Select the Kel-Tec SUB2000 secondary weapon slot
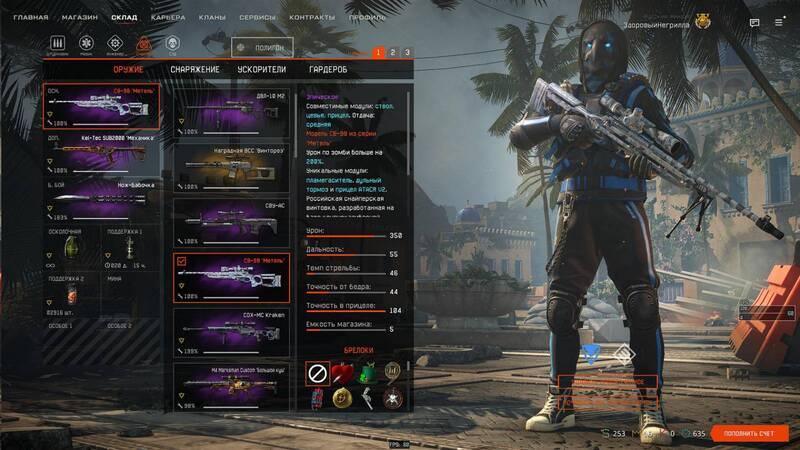 96,155
